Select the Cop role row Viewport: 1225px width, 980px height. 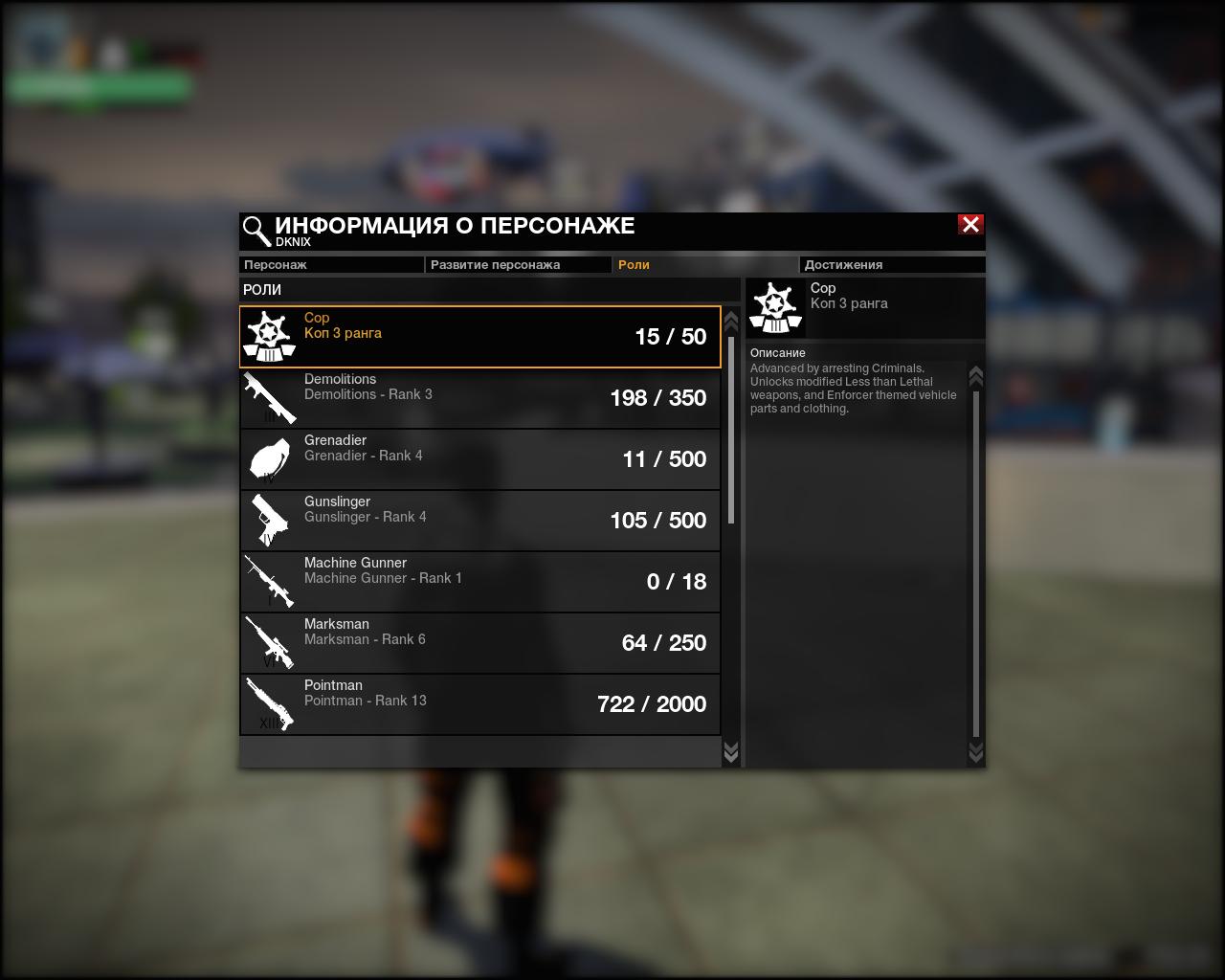[479, 337]
